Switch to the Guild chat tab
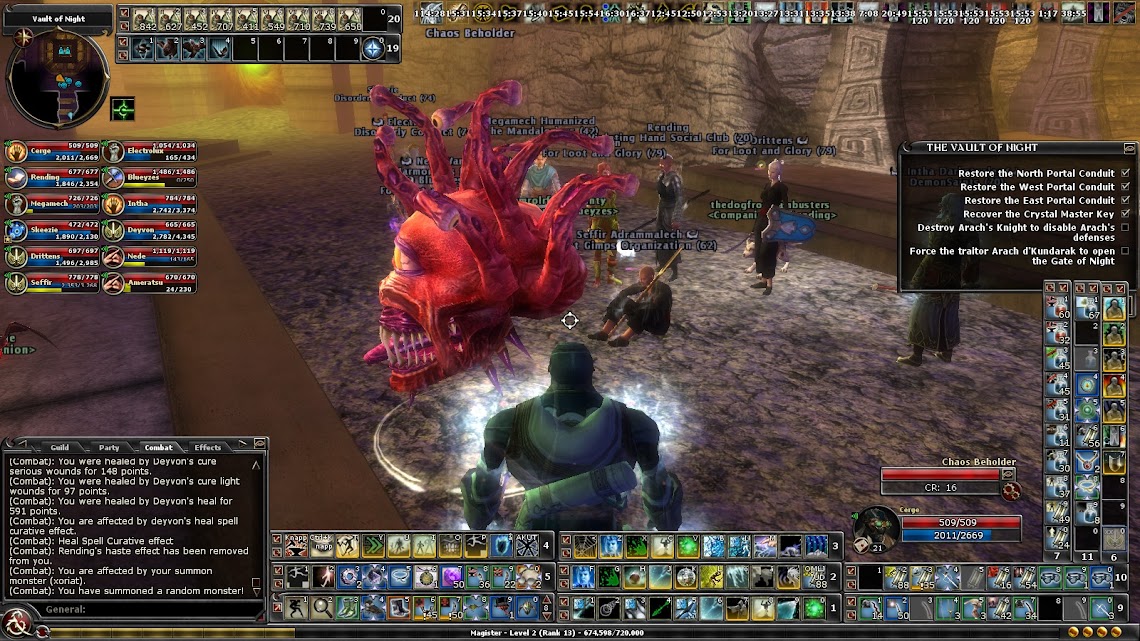 (60, 447)
